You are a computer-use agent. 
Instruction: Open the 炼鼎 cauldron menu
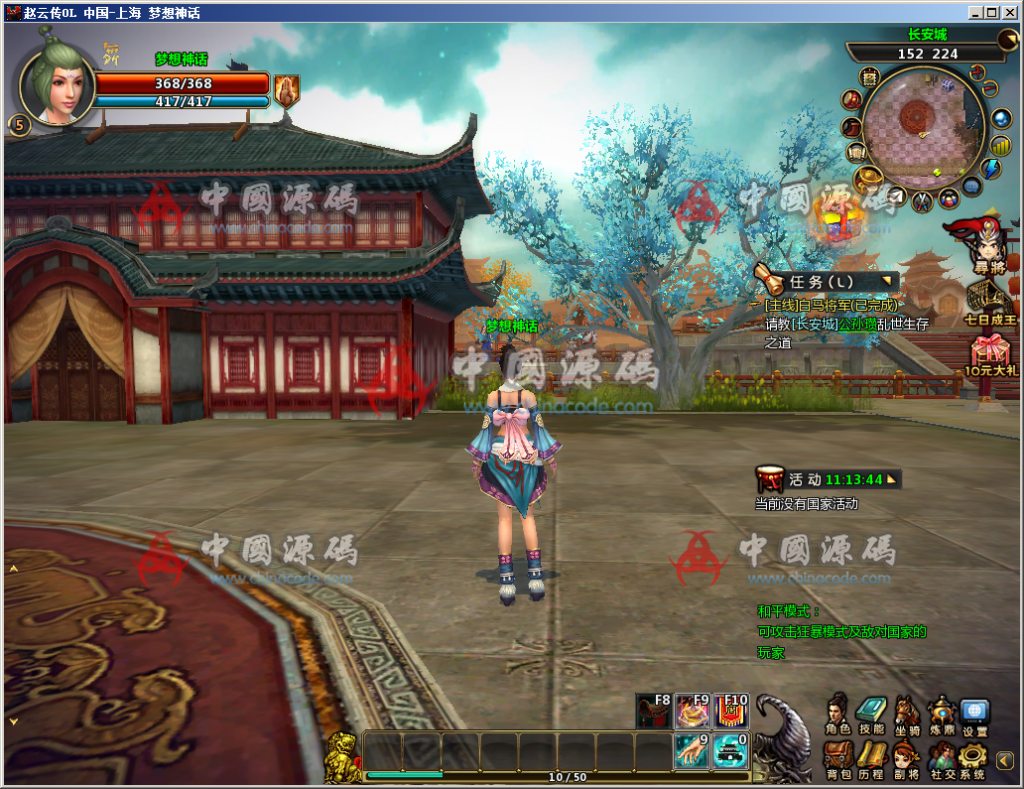pyautogui.click(x=941, y=712)
